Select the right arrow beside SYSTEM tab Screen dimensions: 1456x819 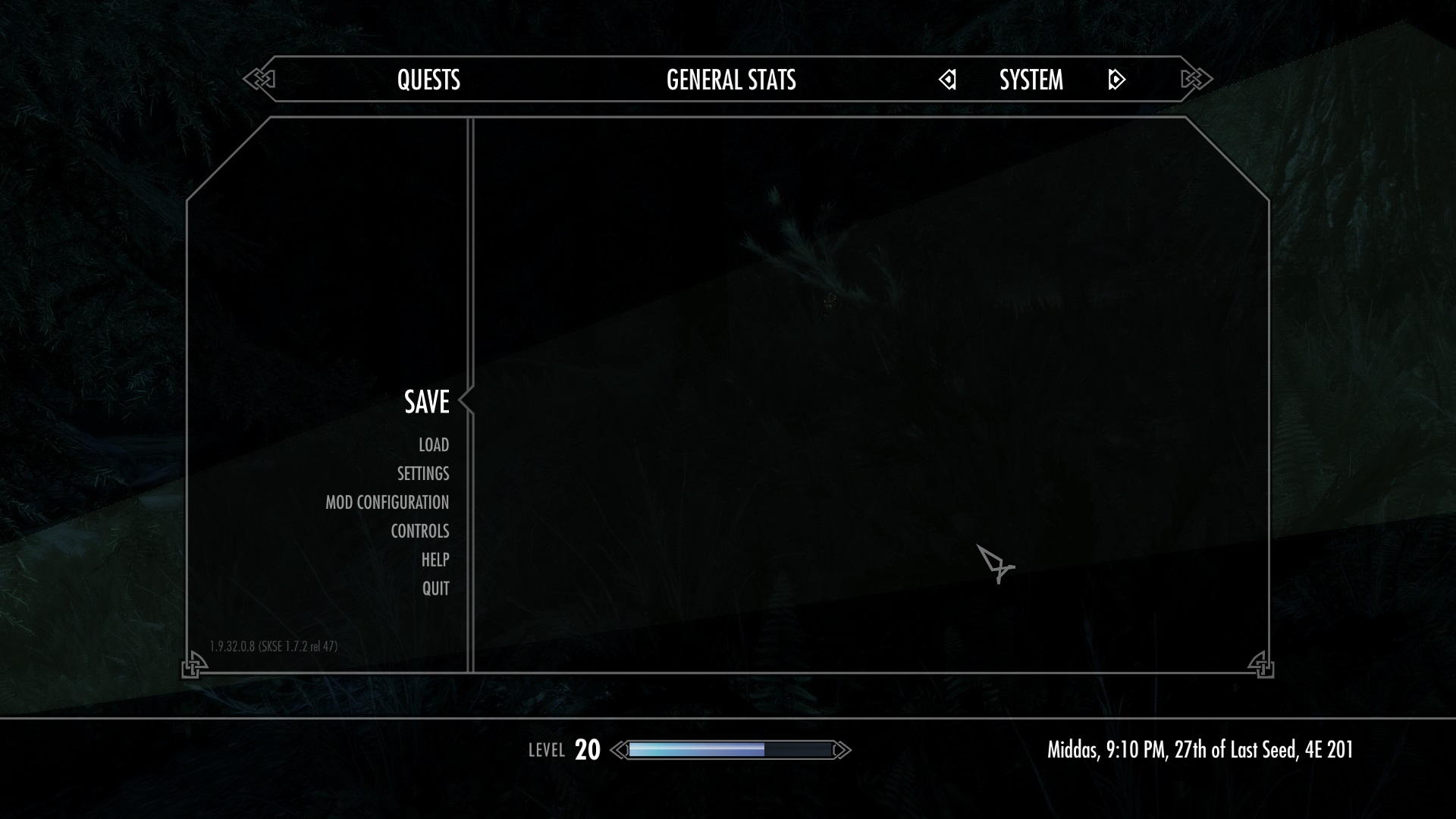point(1115,80)
